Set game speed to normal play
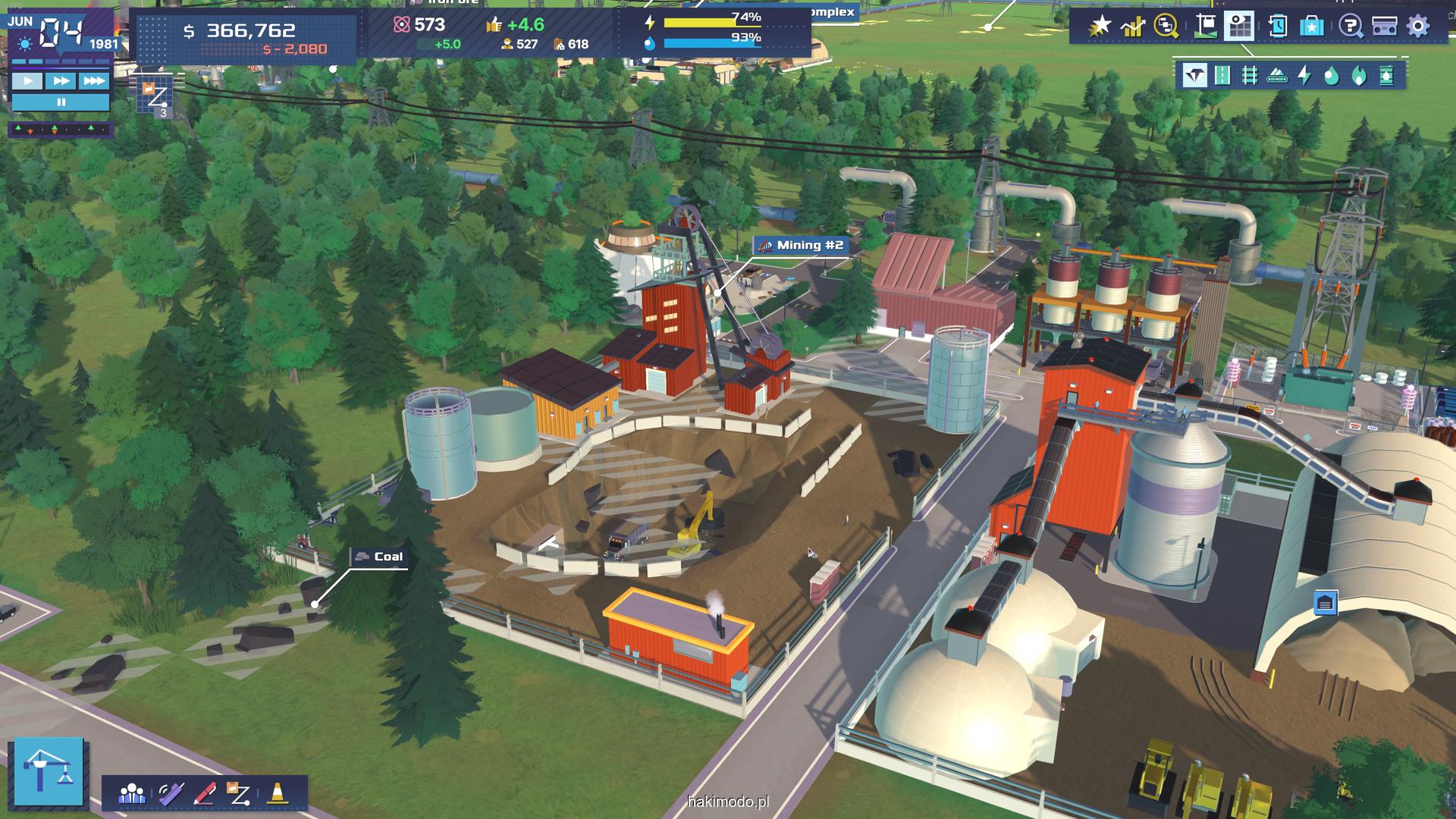1456x819 pixels. point(28,81)
